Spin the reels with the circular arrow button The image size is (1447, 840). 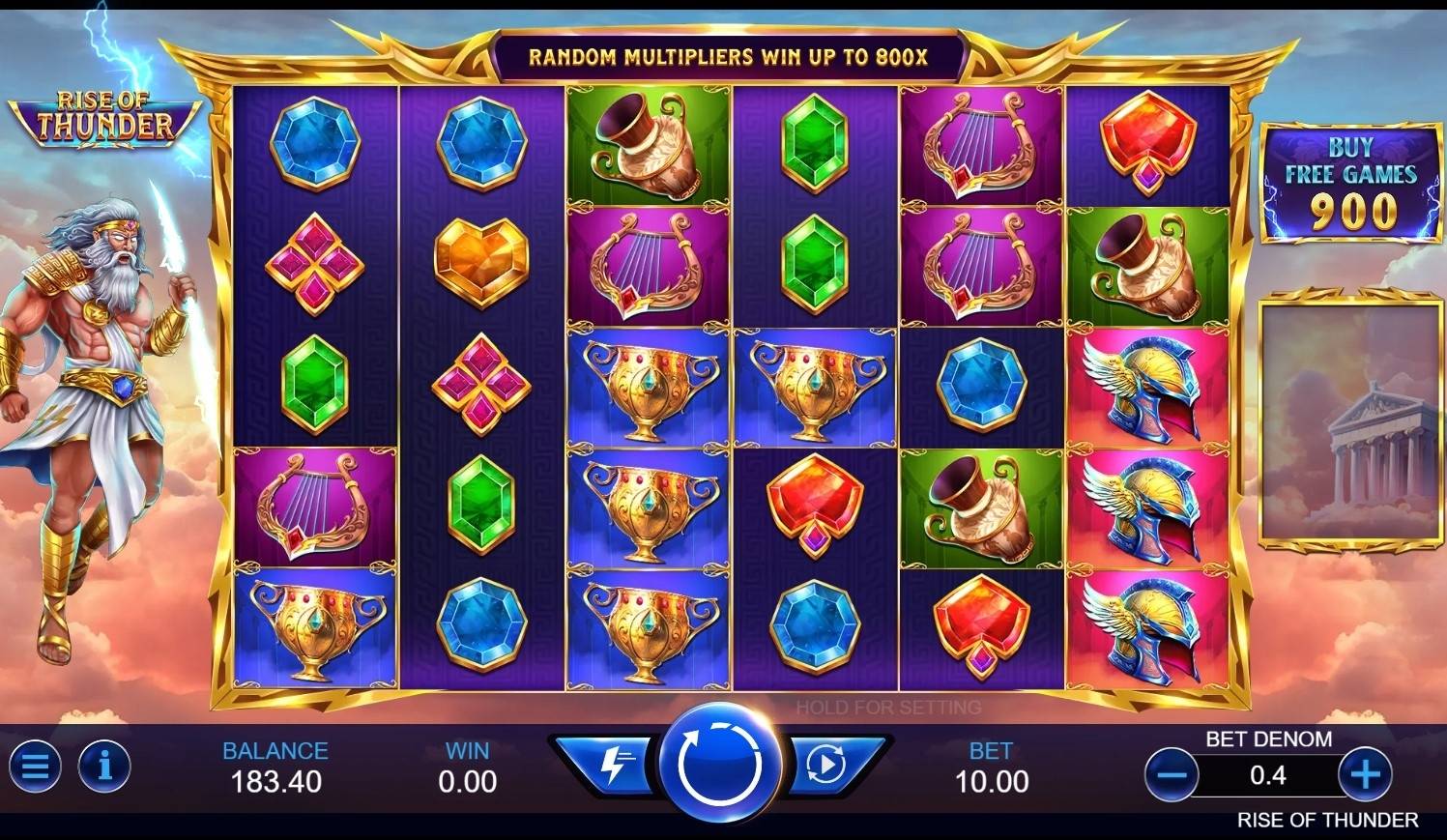click(x=720, y=764)
